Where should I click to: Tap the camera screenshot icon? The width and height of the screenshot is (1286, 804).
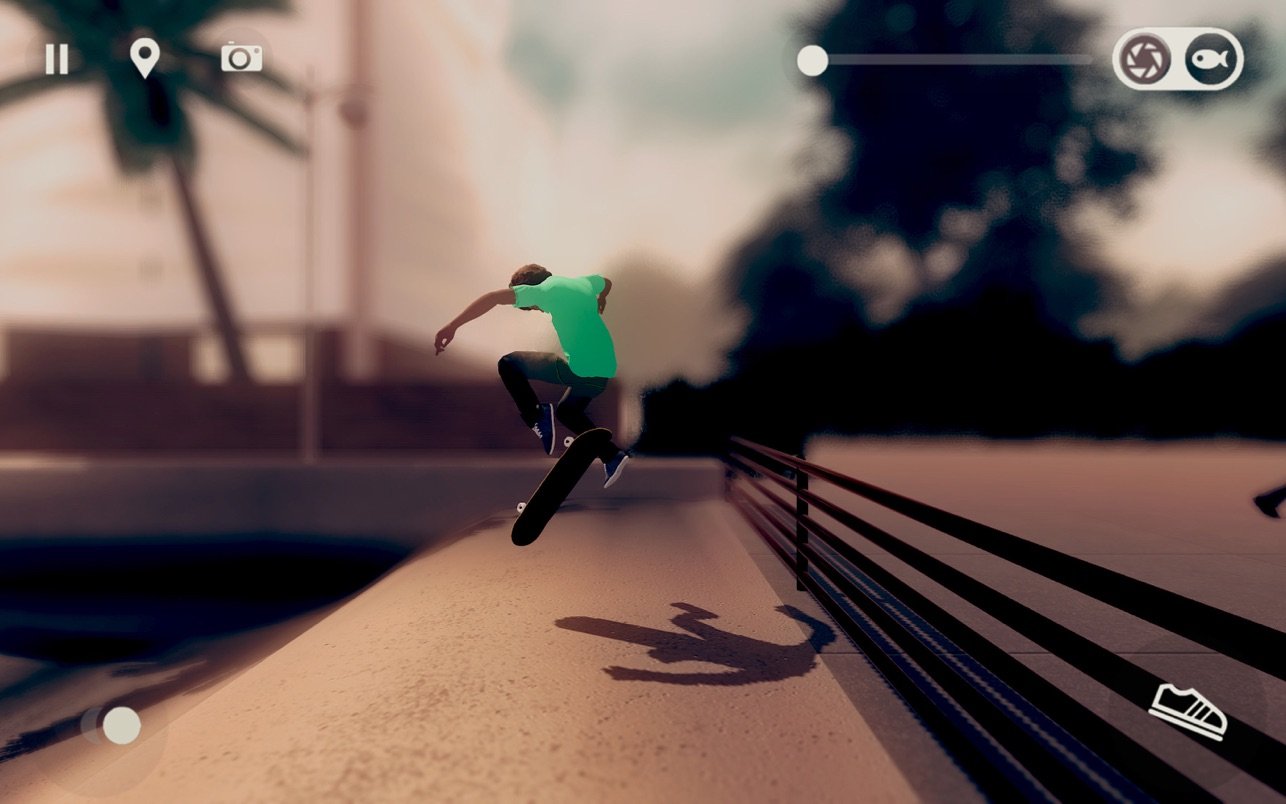tap(241, 58)
